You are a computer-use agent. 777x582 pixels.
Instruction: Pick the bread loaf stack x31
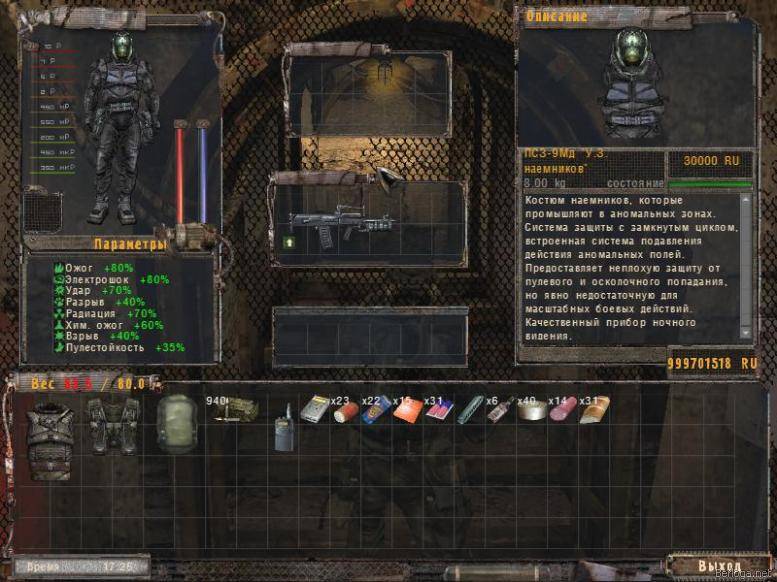tap(593, 410)
